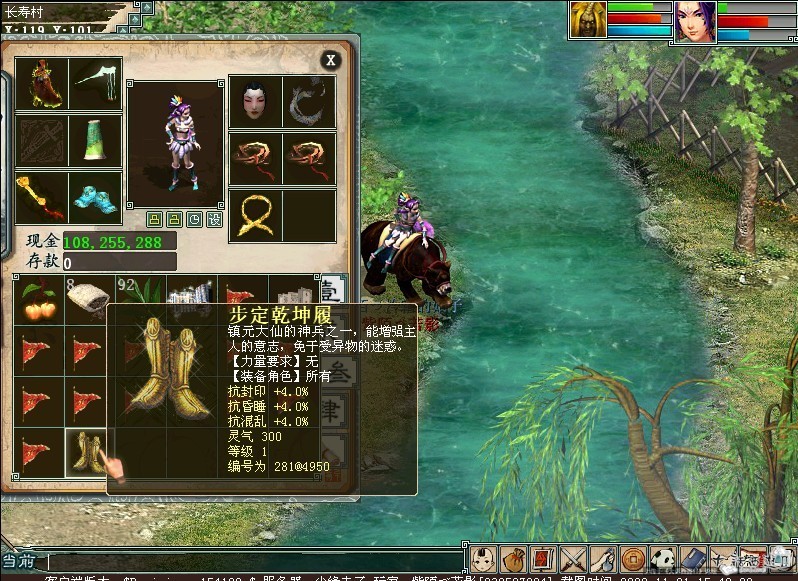798x581 pixels.
Task: Open the purple-haired character portrait
Action: (x=694, y=21)
